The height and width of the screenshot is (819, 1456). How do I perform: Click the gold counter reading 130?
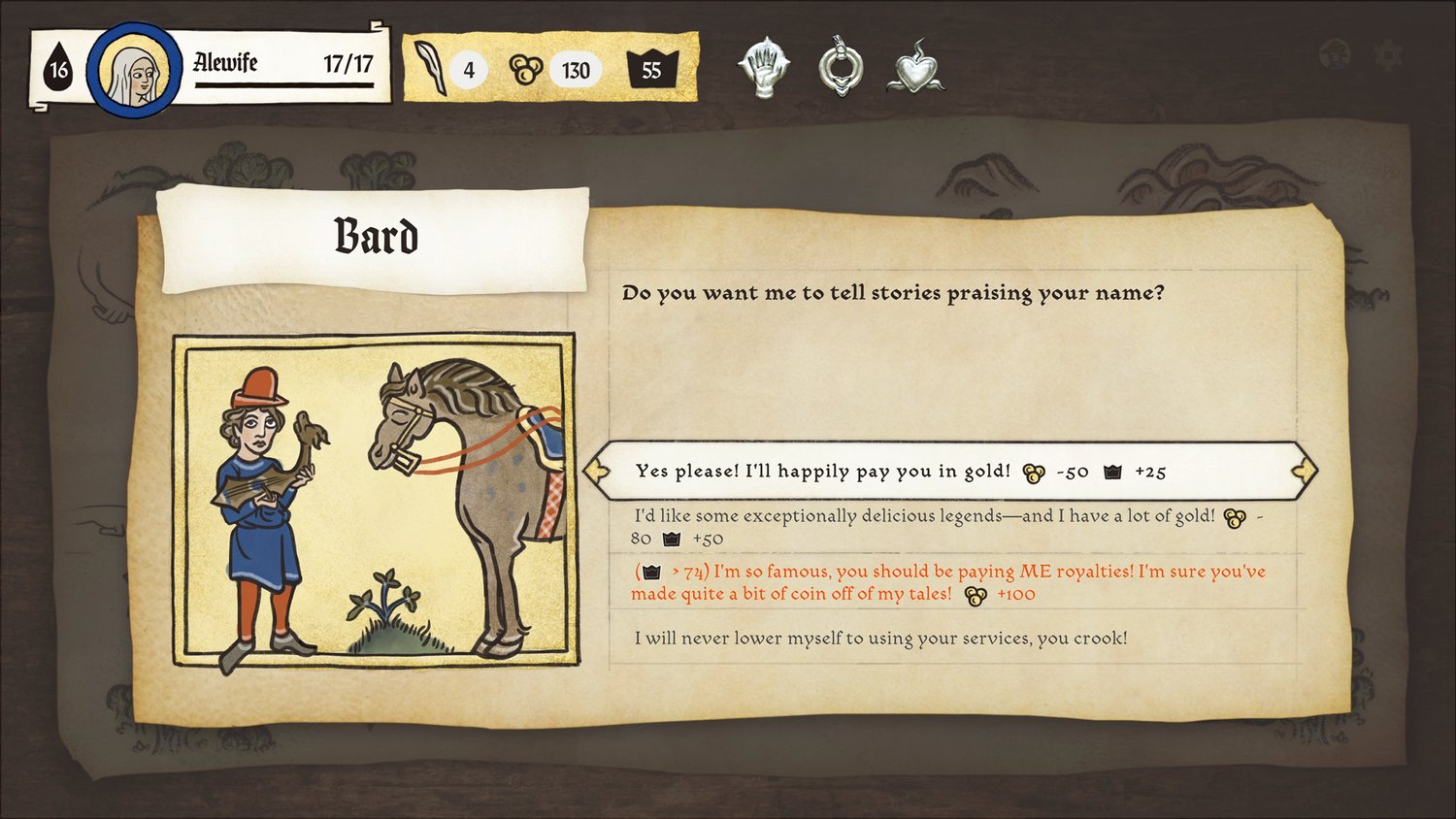(577, 69)
